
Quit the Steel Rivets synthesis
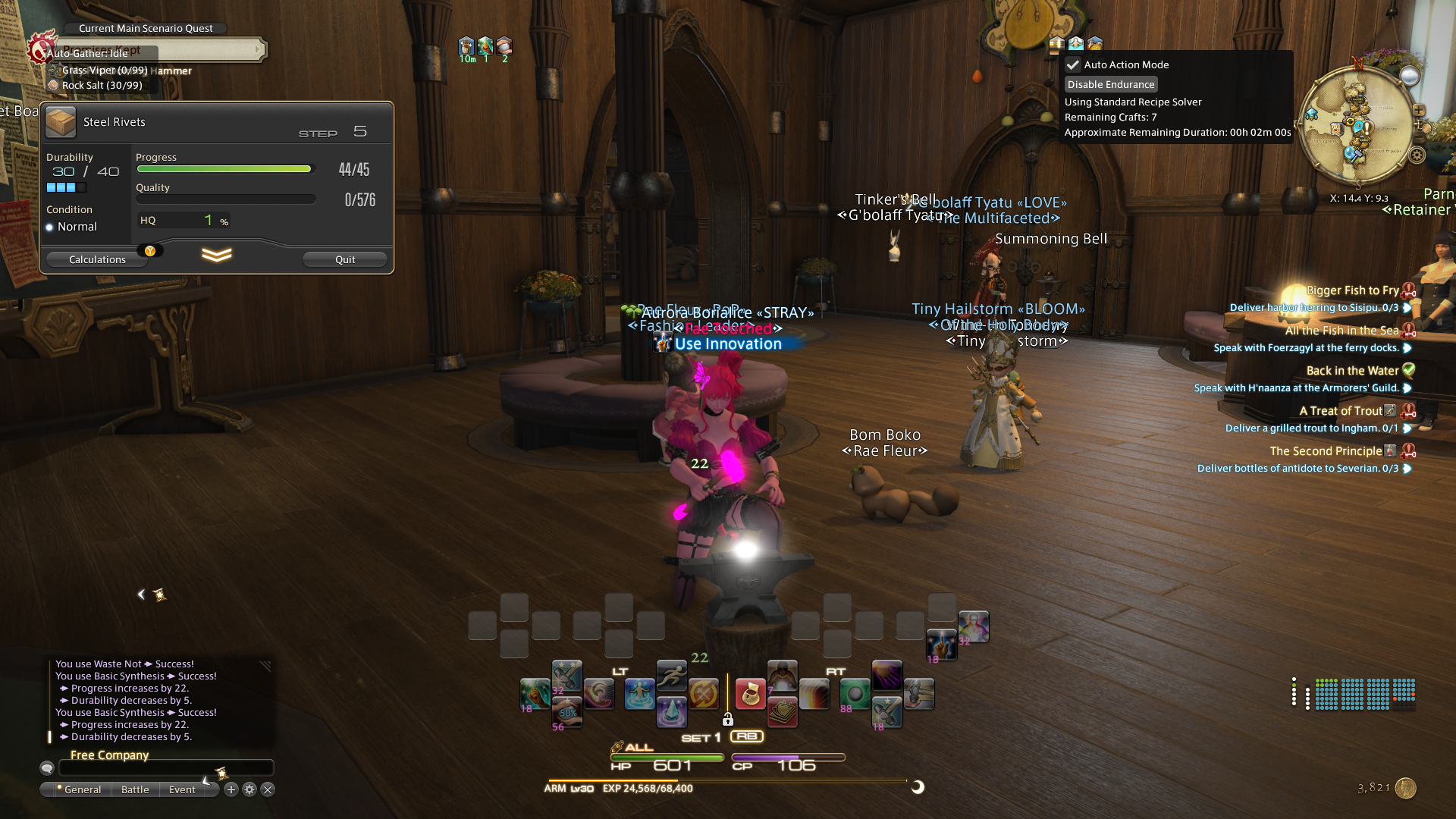click(345, 259)
